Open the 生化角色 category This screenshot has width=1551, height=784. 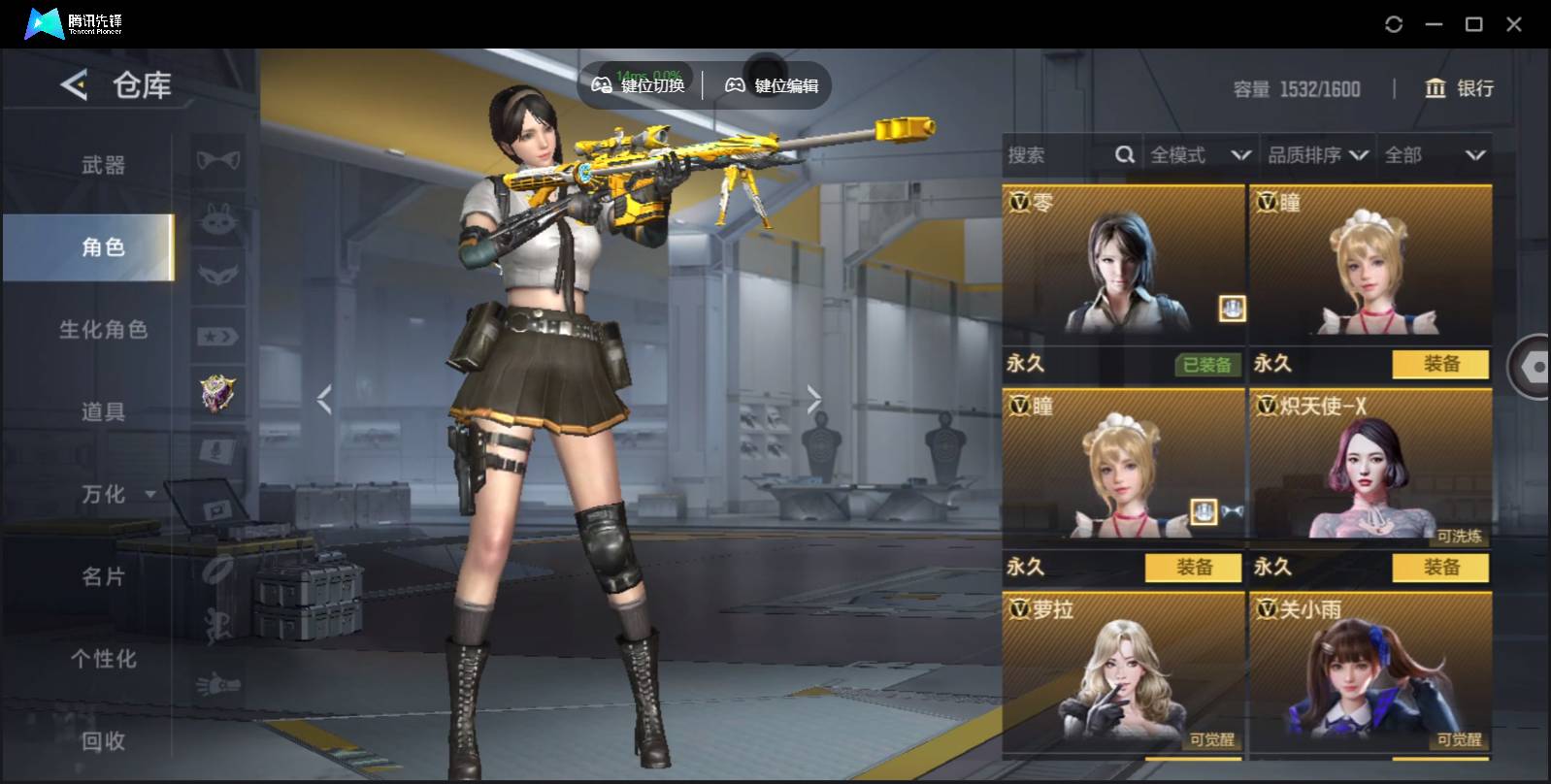(103, 330)
